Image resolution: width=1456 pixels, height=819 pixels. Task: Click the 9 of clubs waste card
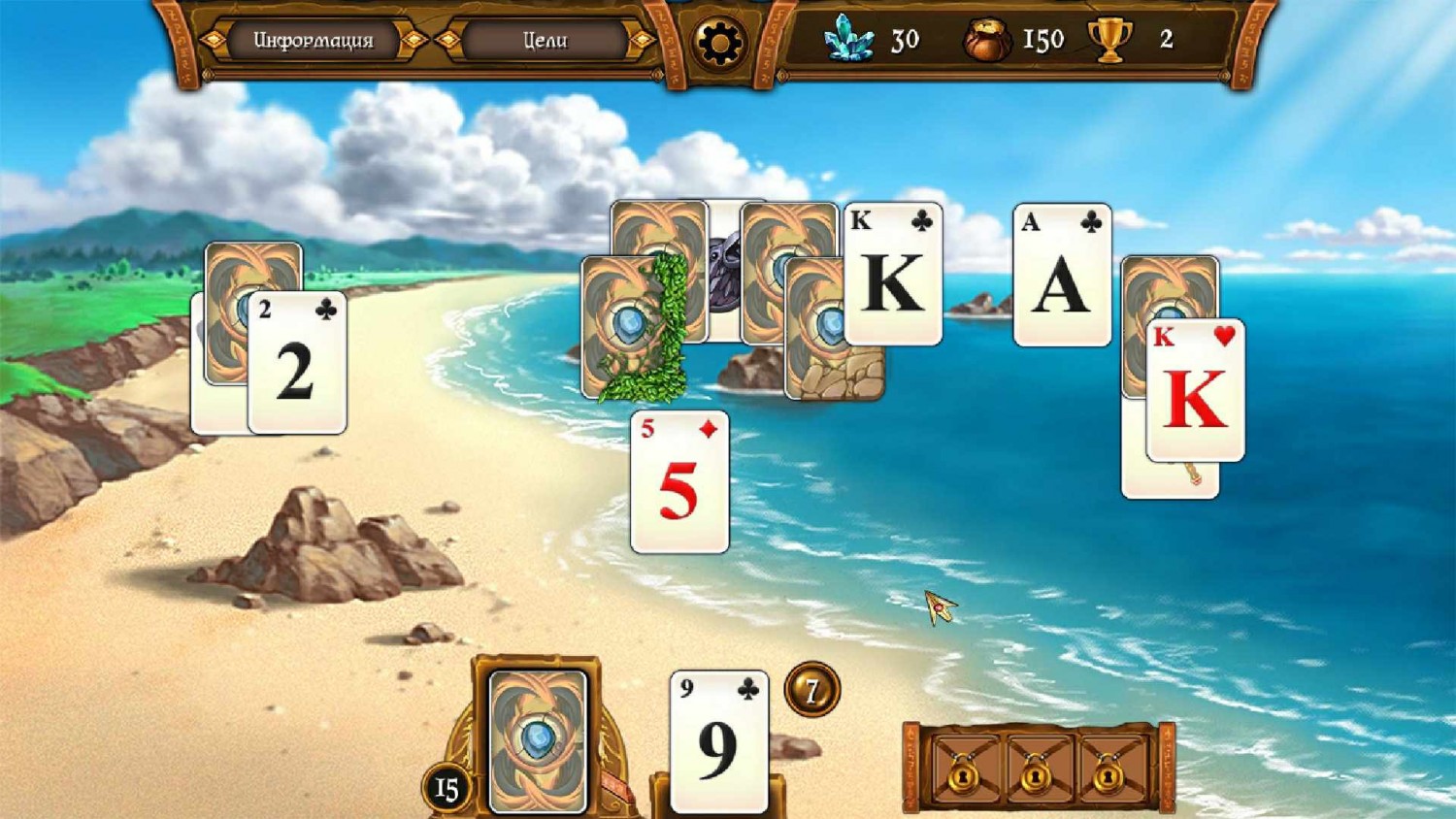(719, 742)
